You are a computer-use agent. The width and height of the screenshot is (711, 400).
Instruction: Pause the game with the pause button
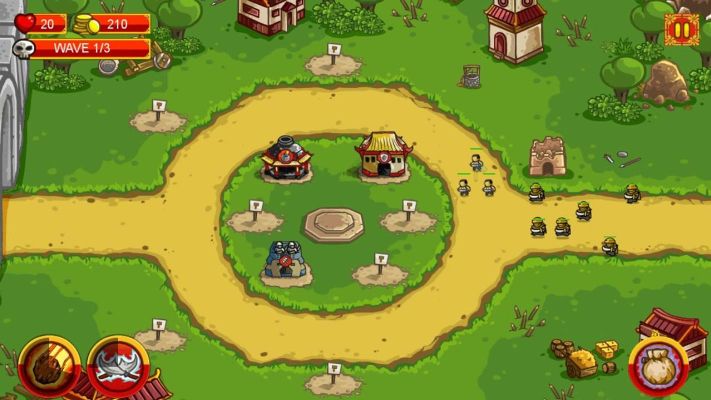point(681,29)
